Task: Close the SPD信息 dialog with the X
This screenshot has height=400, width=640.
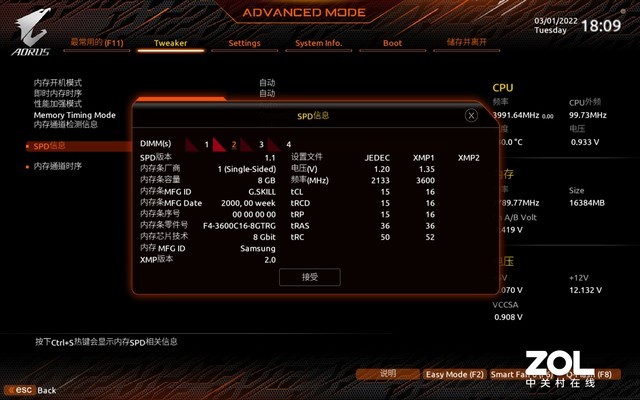Action: pos(471,115)
